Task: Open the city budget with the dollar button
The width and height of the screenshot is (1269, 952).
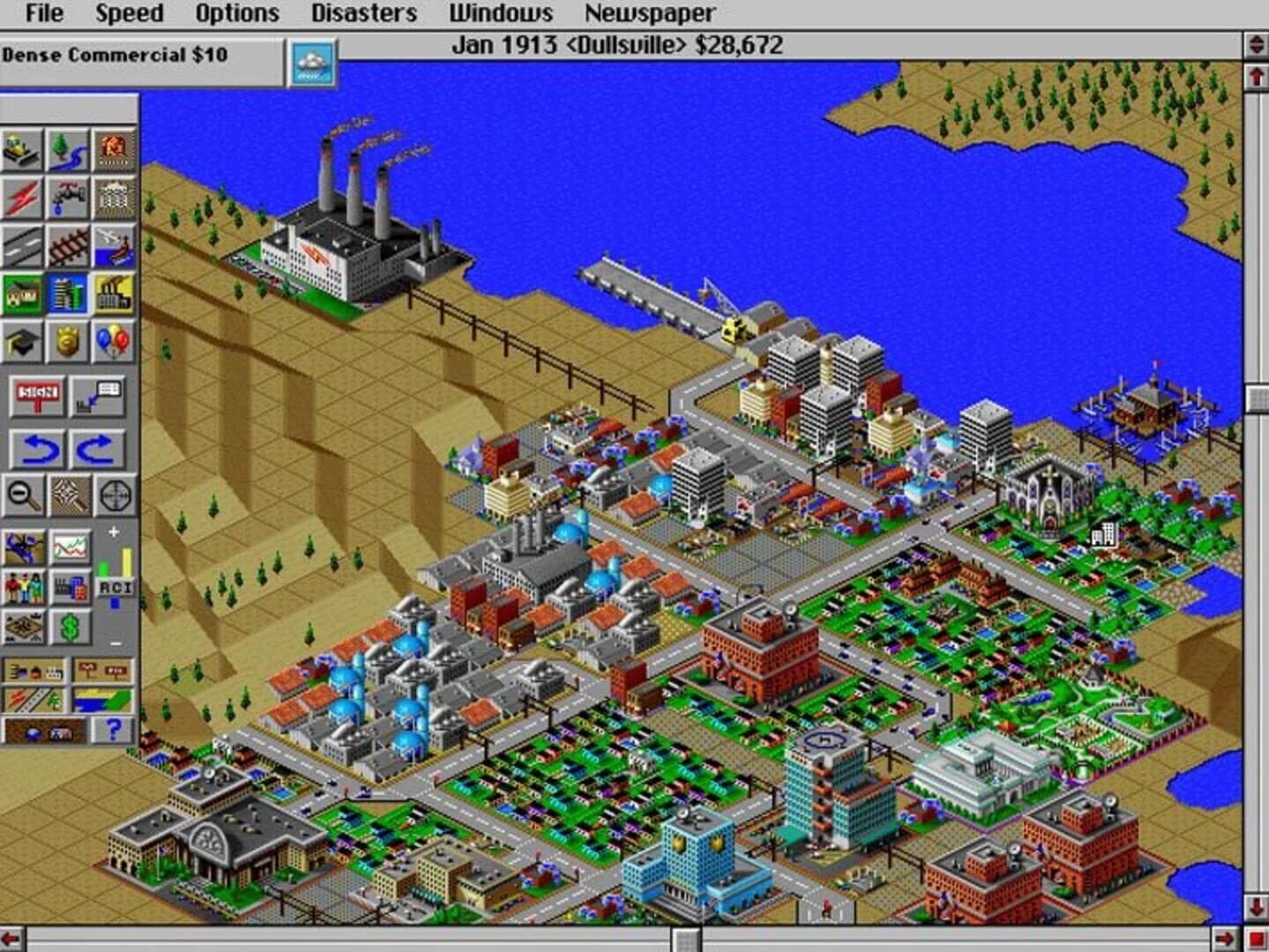Action: pyautogui.click(x=68, y=627)
